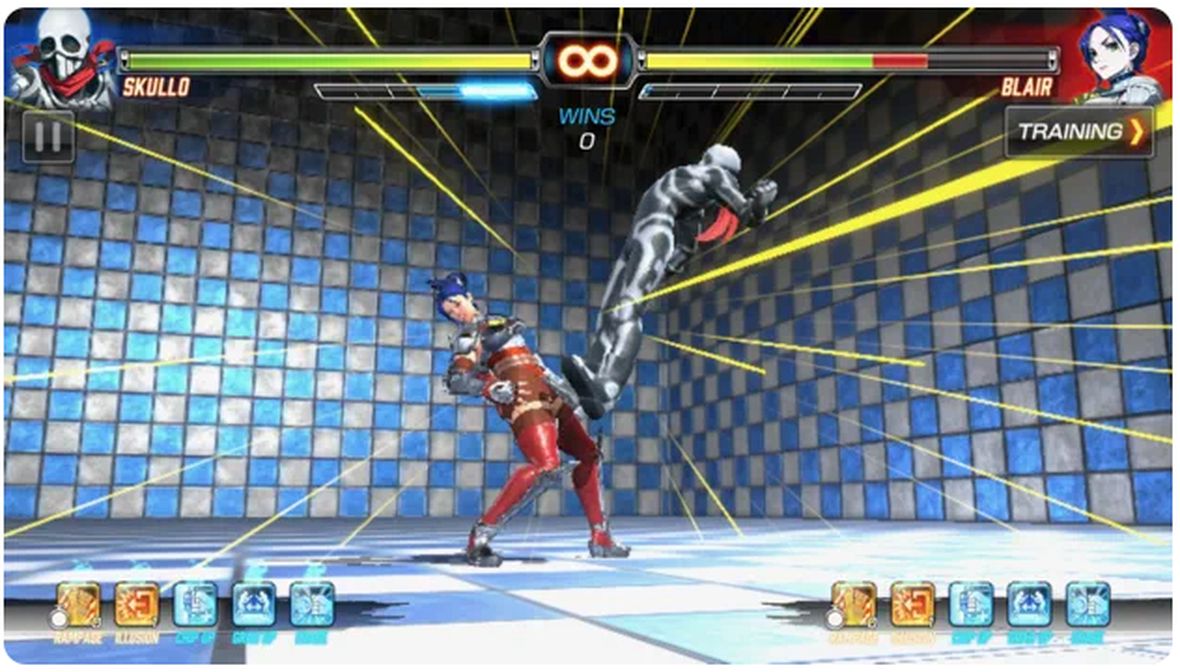Open the Training menu
The height and width of the screenshot is (672, 1180).
[1079, 132]
